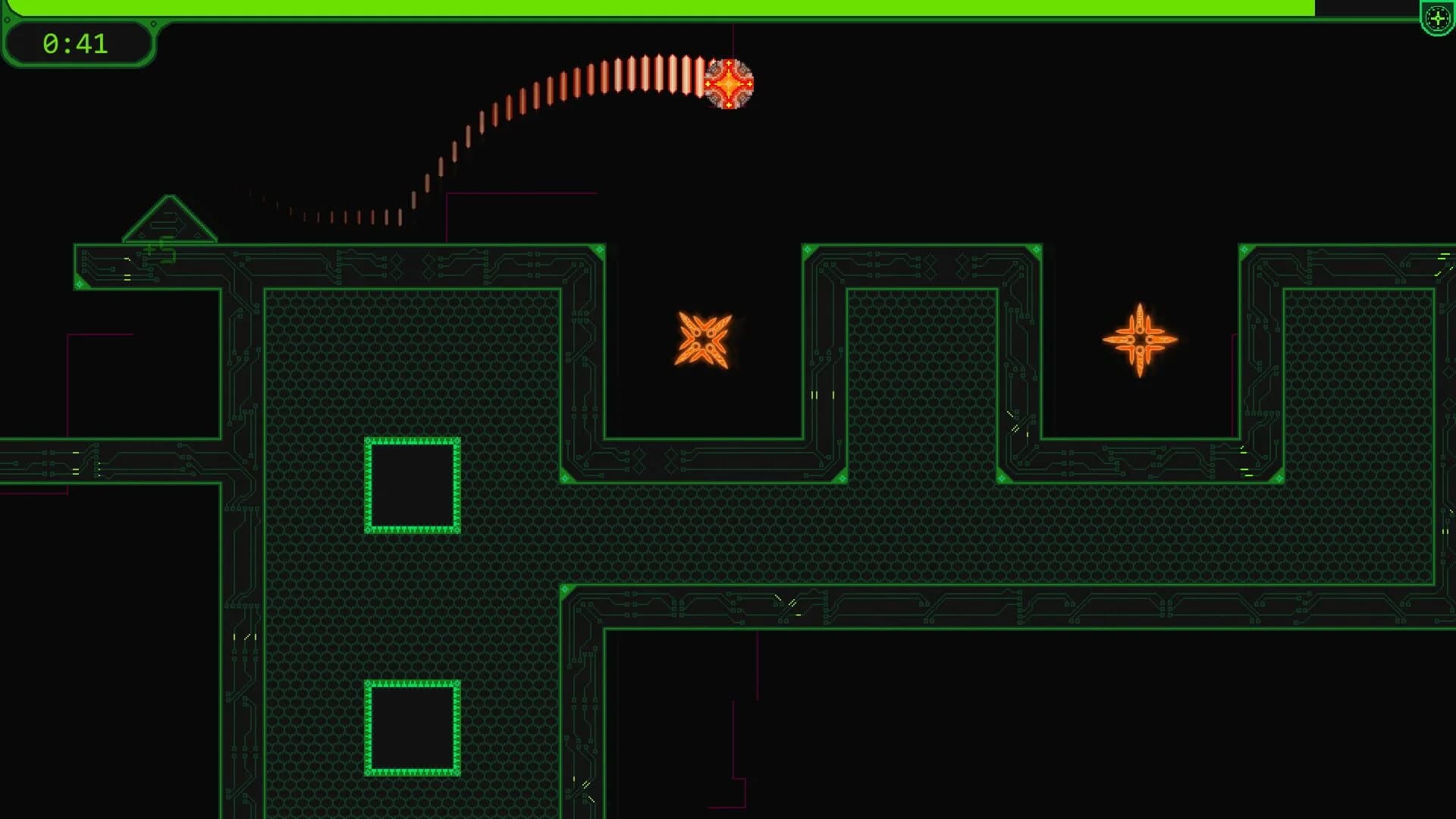
Task: Click the upper hollow square socket block
Action: (x=410, y=485)
